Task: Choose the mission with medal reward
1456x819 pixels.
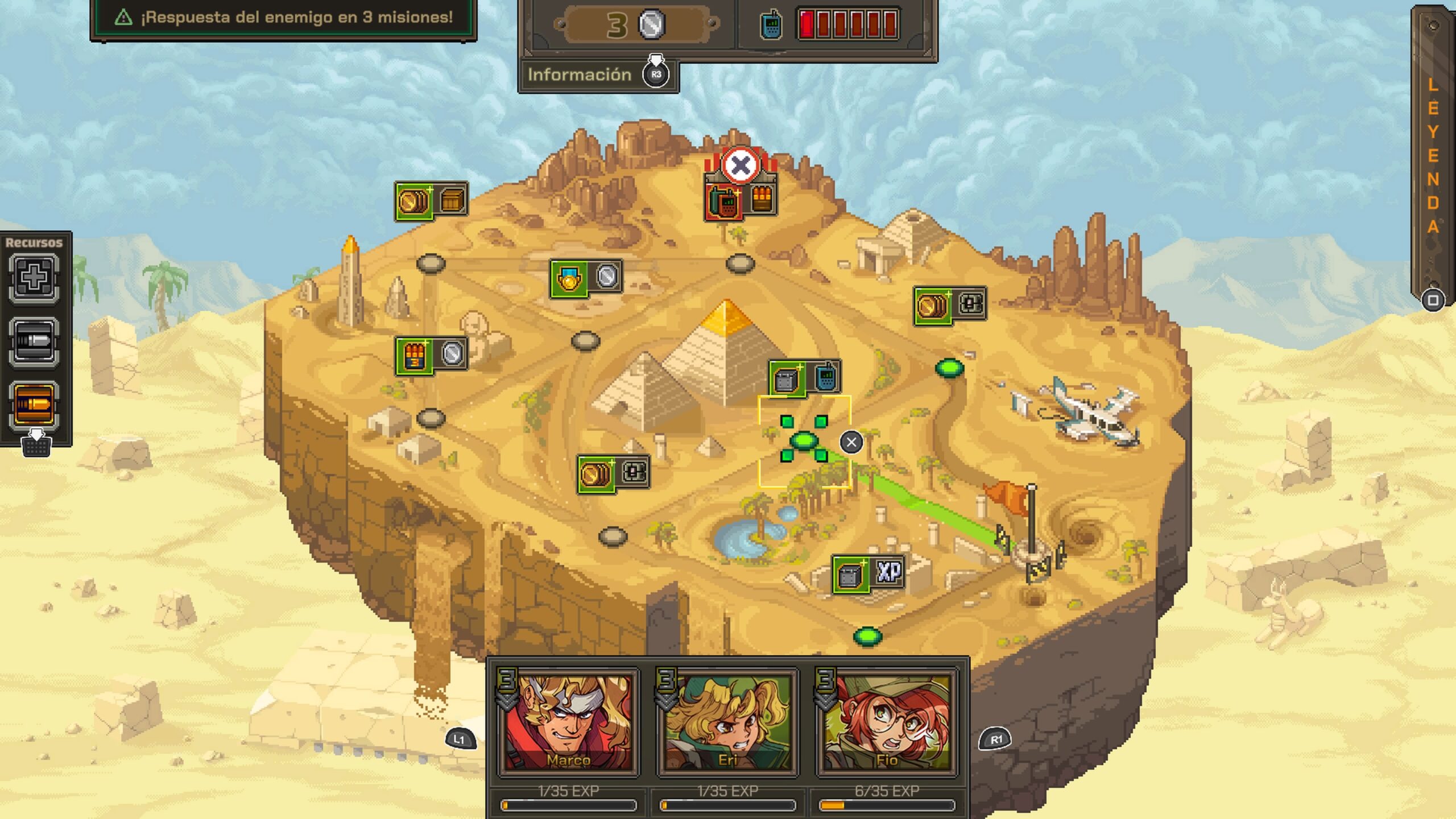Action: (586, 278)
